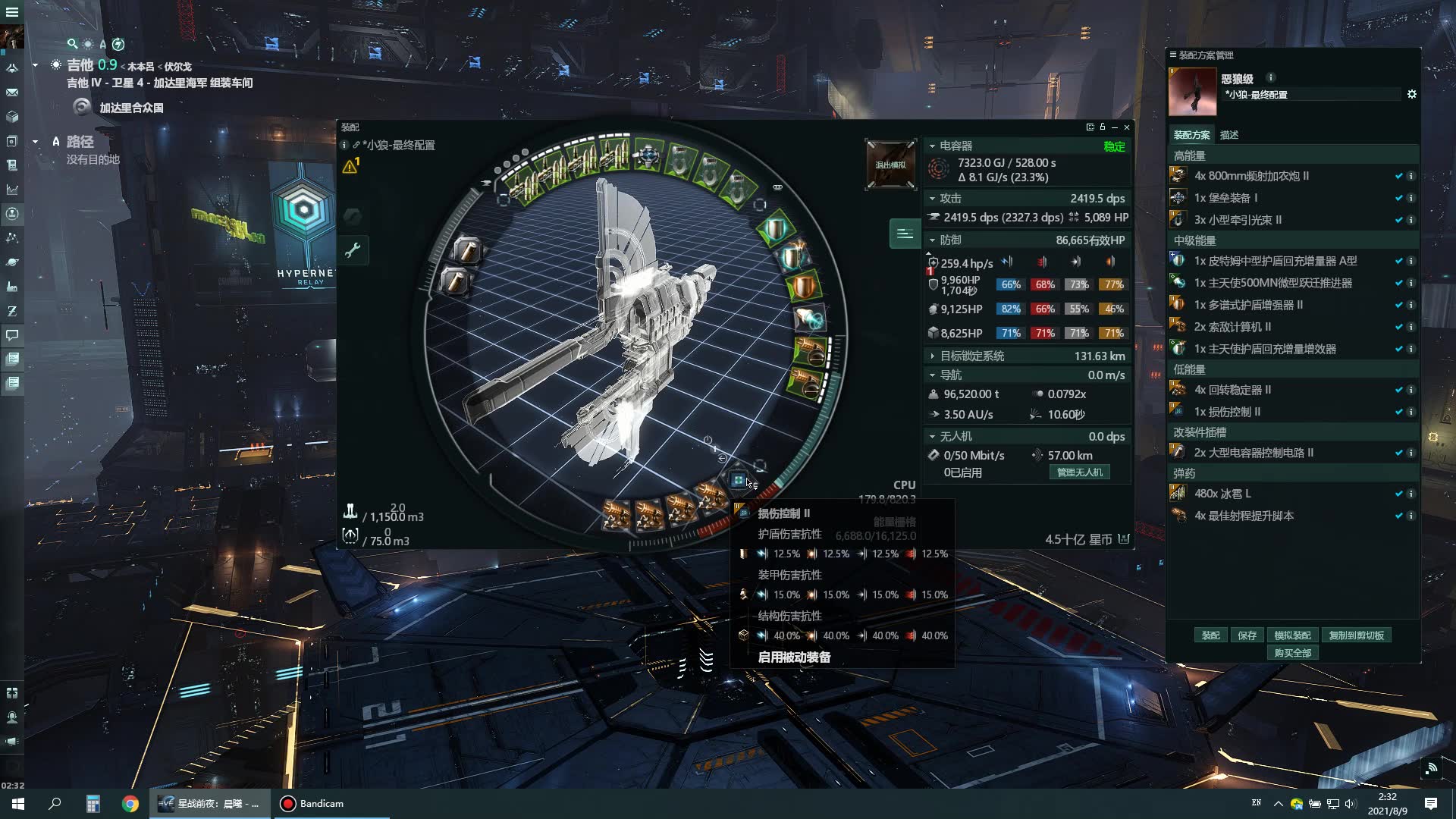The image size is (1456, 819).
Task: Buy all items via 购买全部
Action: coord(1292,653)
